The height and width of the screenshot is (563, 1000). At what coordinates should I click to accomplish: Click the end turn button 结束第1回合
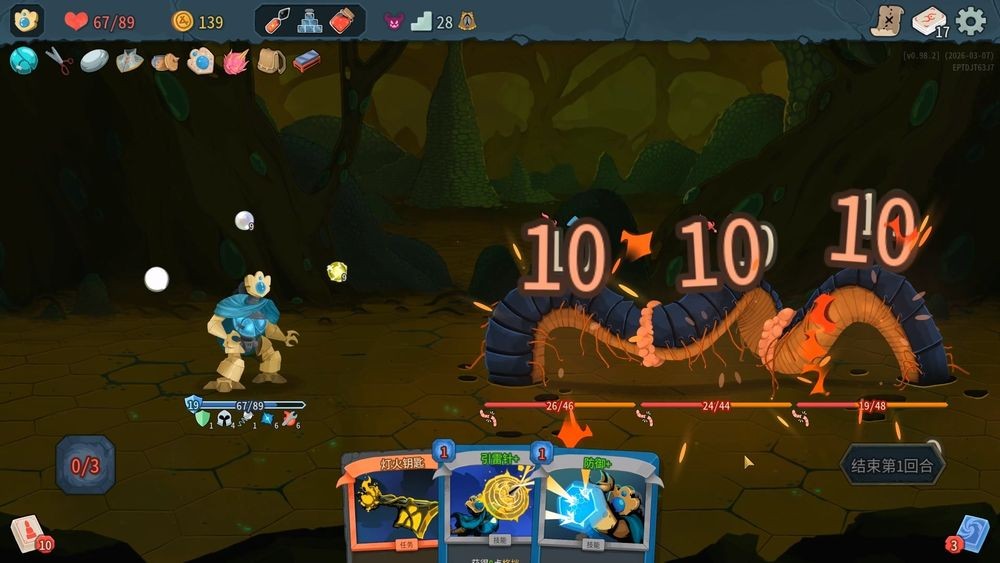coord(891,465)
